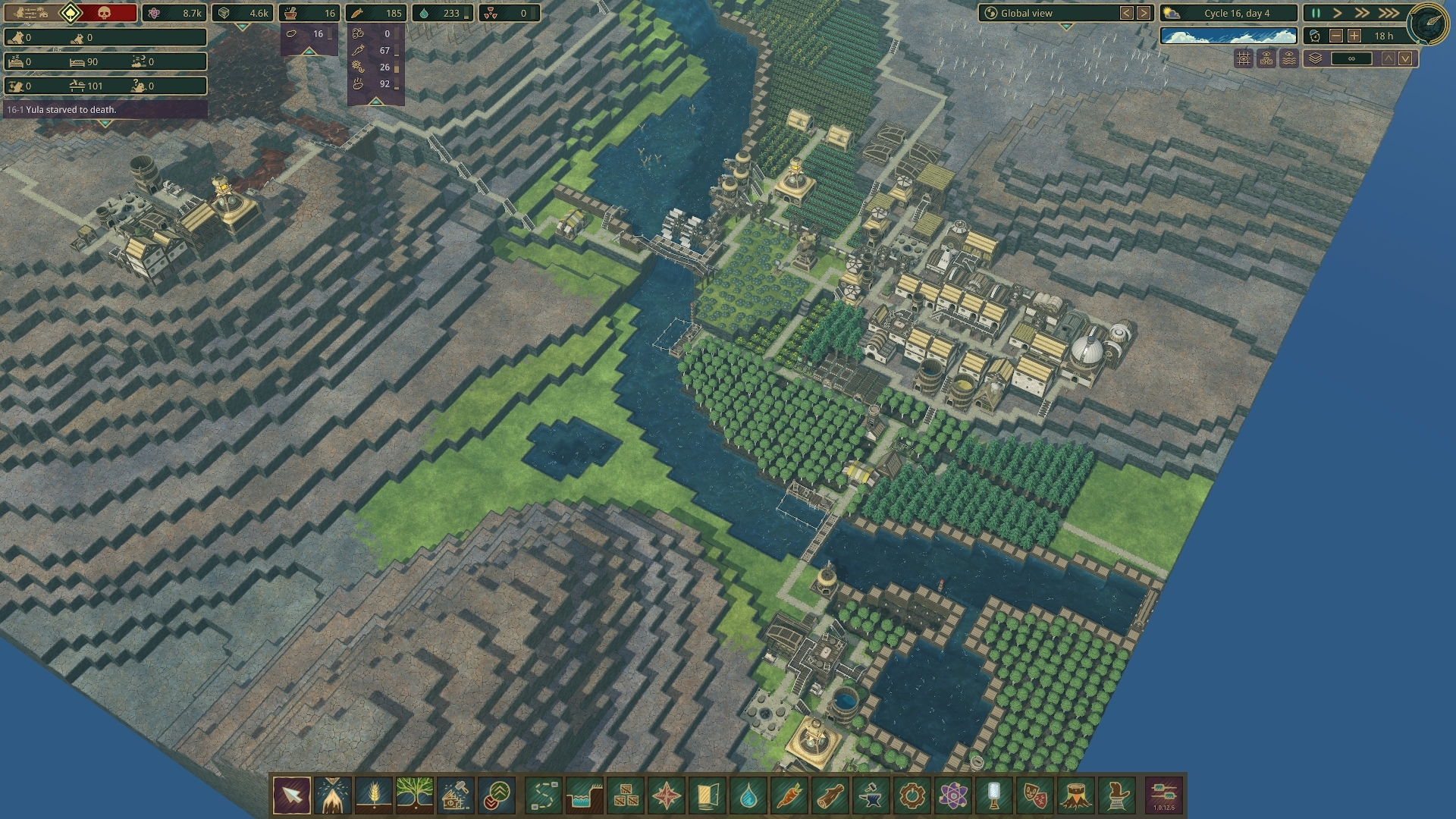Click the next district arrow beside Global view

[x=1143, y=13]
